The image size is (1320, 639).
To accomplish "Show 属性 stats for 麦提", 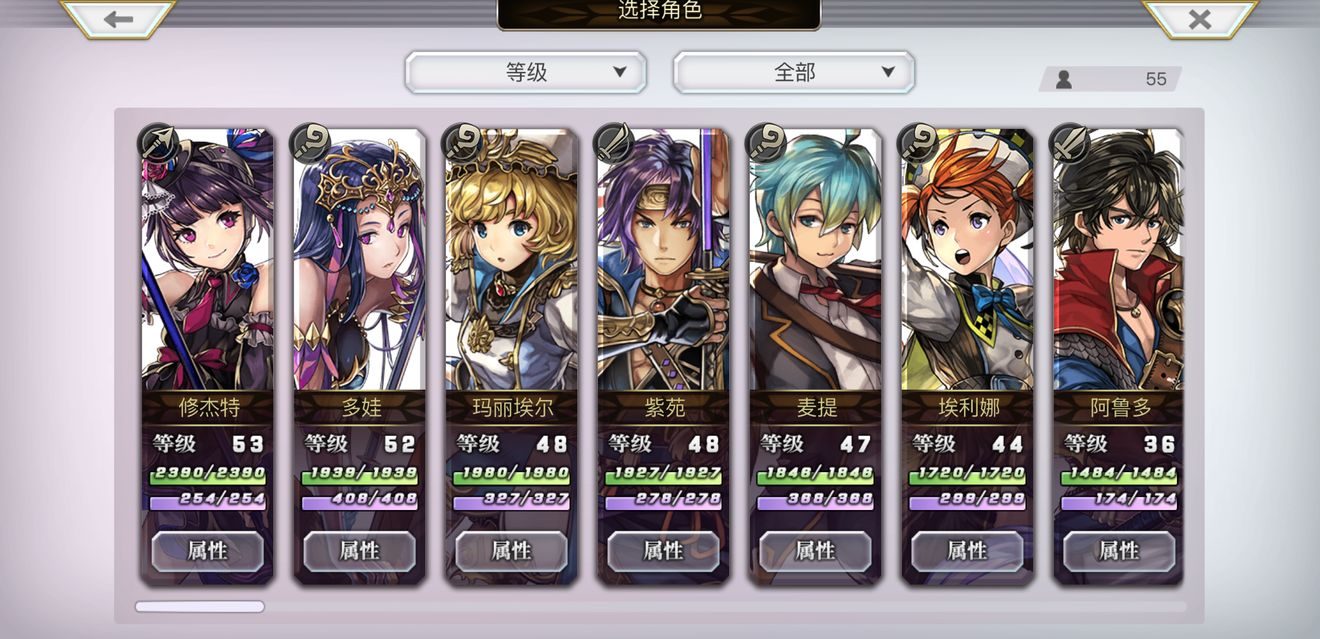I will point(815,551).
